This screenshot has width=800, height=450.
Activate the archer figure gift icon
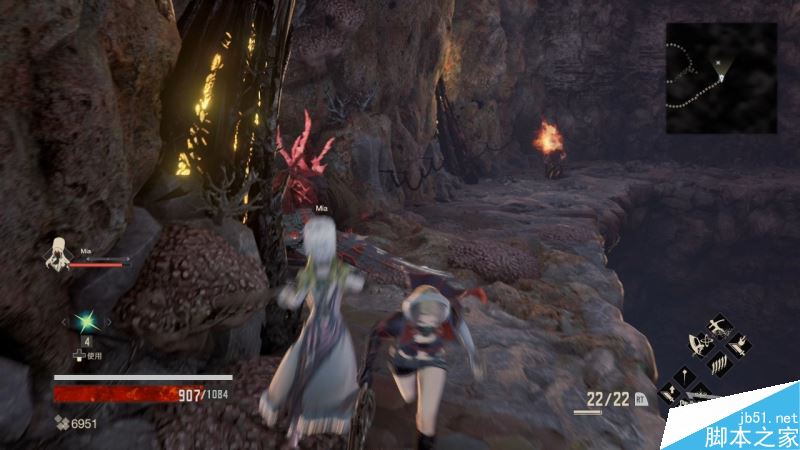pyautogui.click(x=717, y=329)
